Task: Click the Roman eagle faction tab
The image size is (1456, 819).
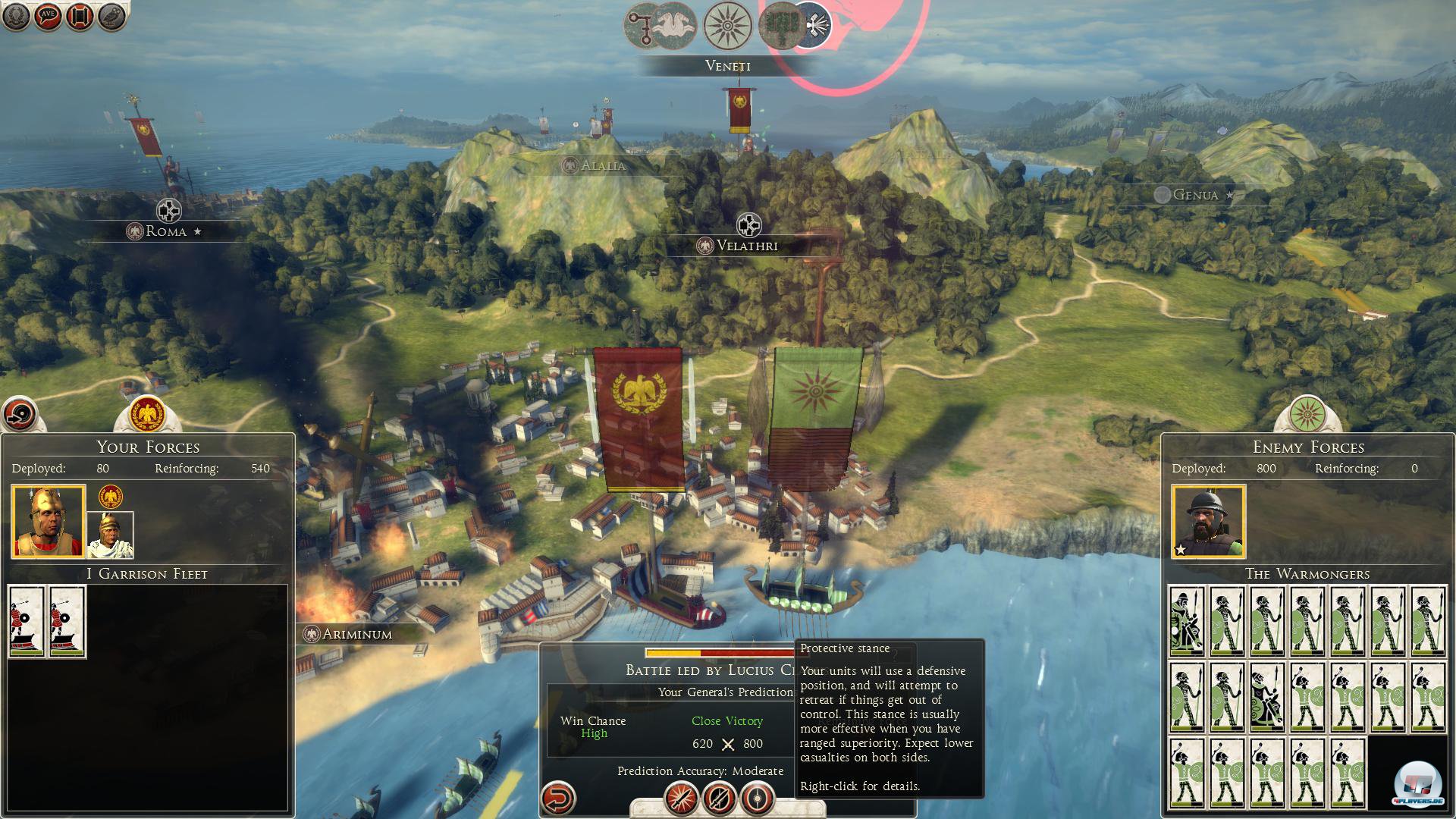Action: 147,414
